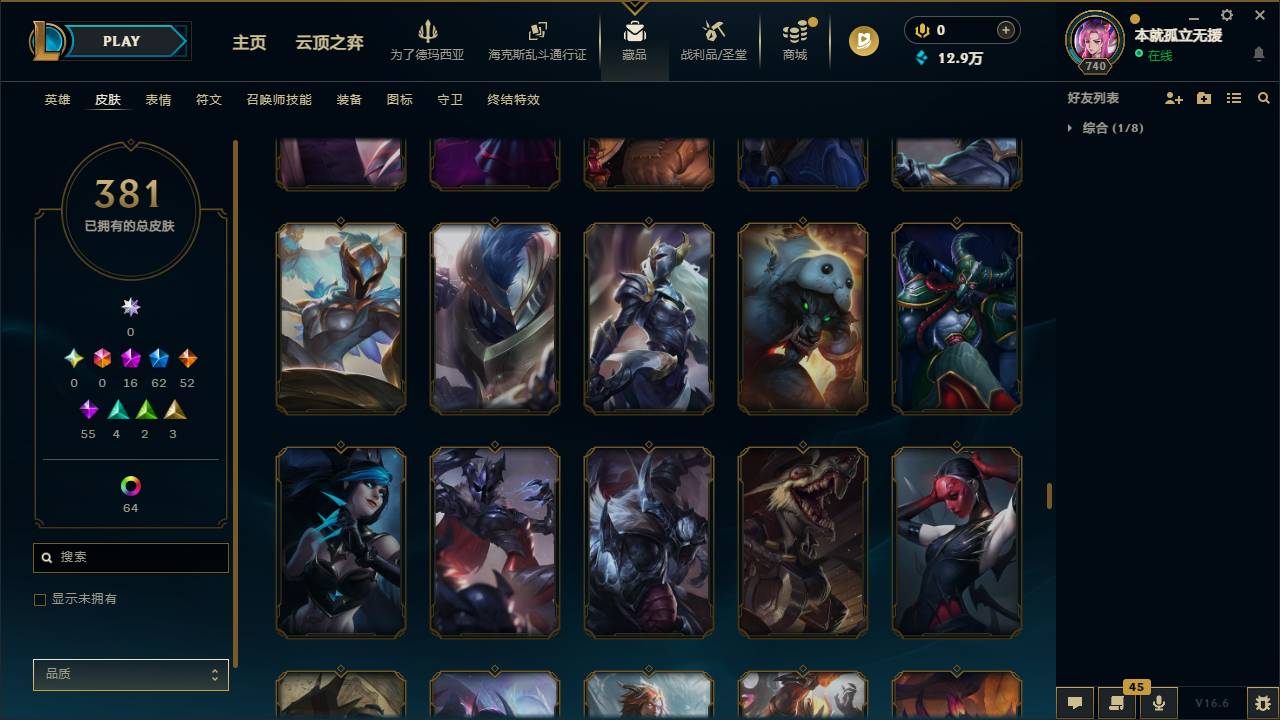The height and width of the screenshot is (720, 1280).
Task: Click the microphone icon near version number
Action: pyautogui.click(x=1158, y=703)
